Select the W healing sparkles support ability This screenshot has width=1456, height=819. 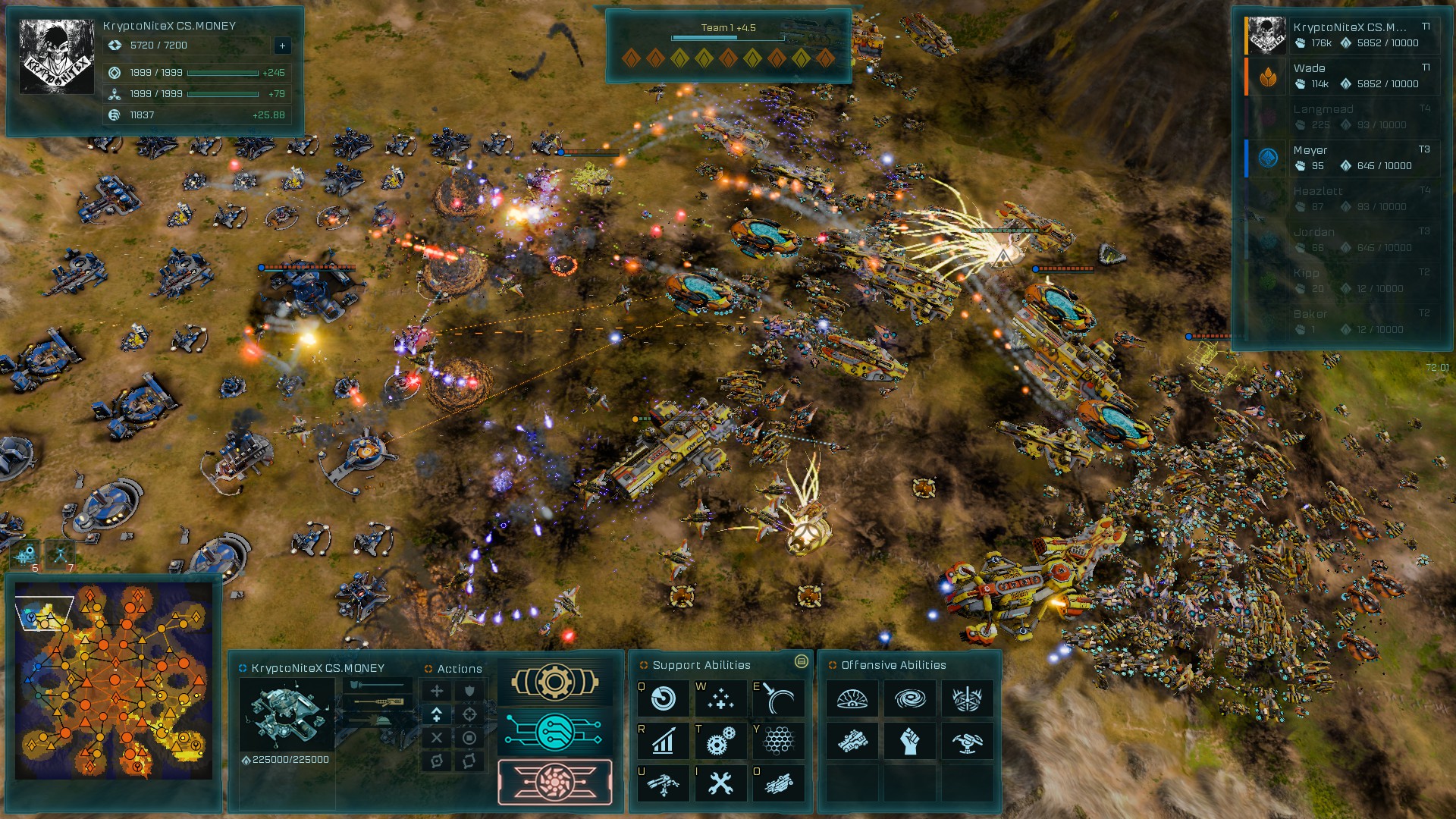coord(721,698)
